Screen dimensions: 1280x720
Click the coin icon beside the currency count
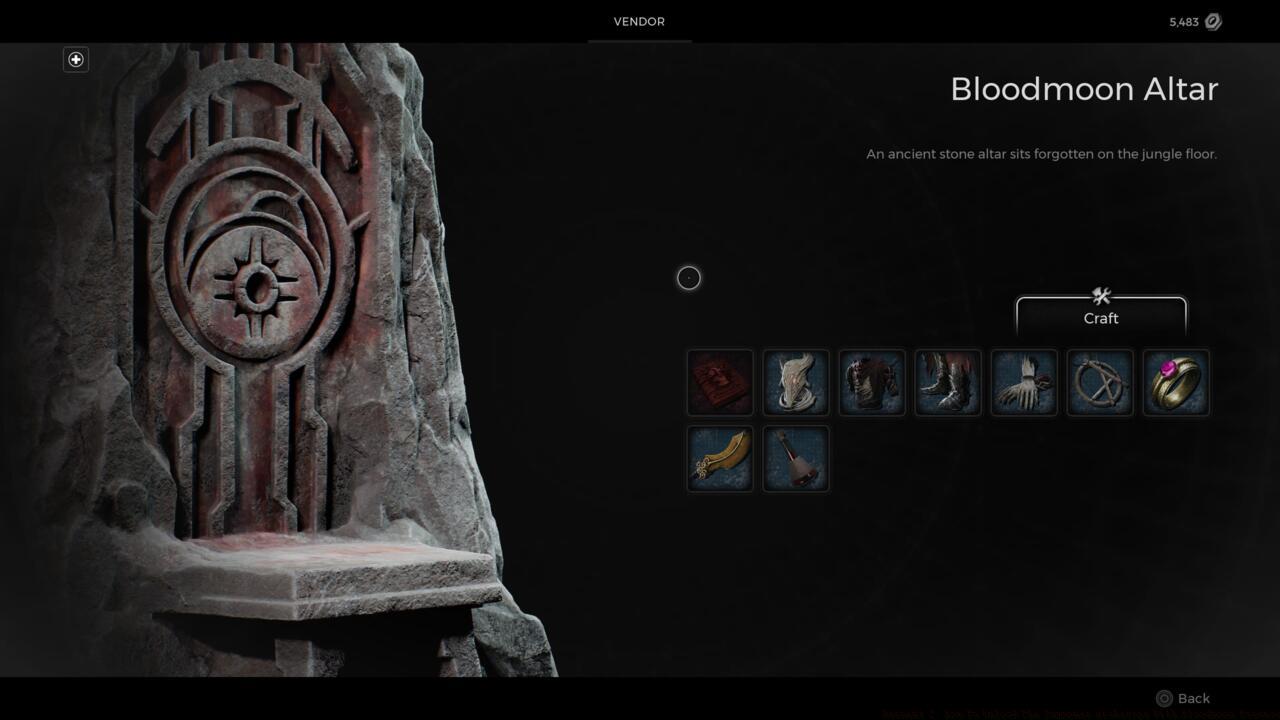tap(1213, 21)
